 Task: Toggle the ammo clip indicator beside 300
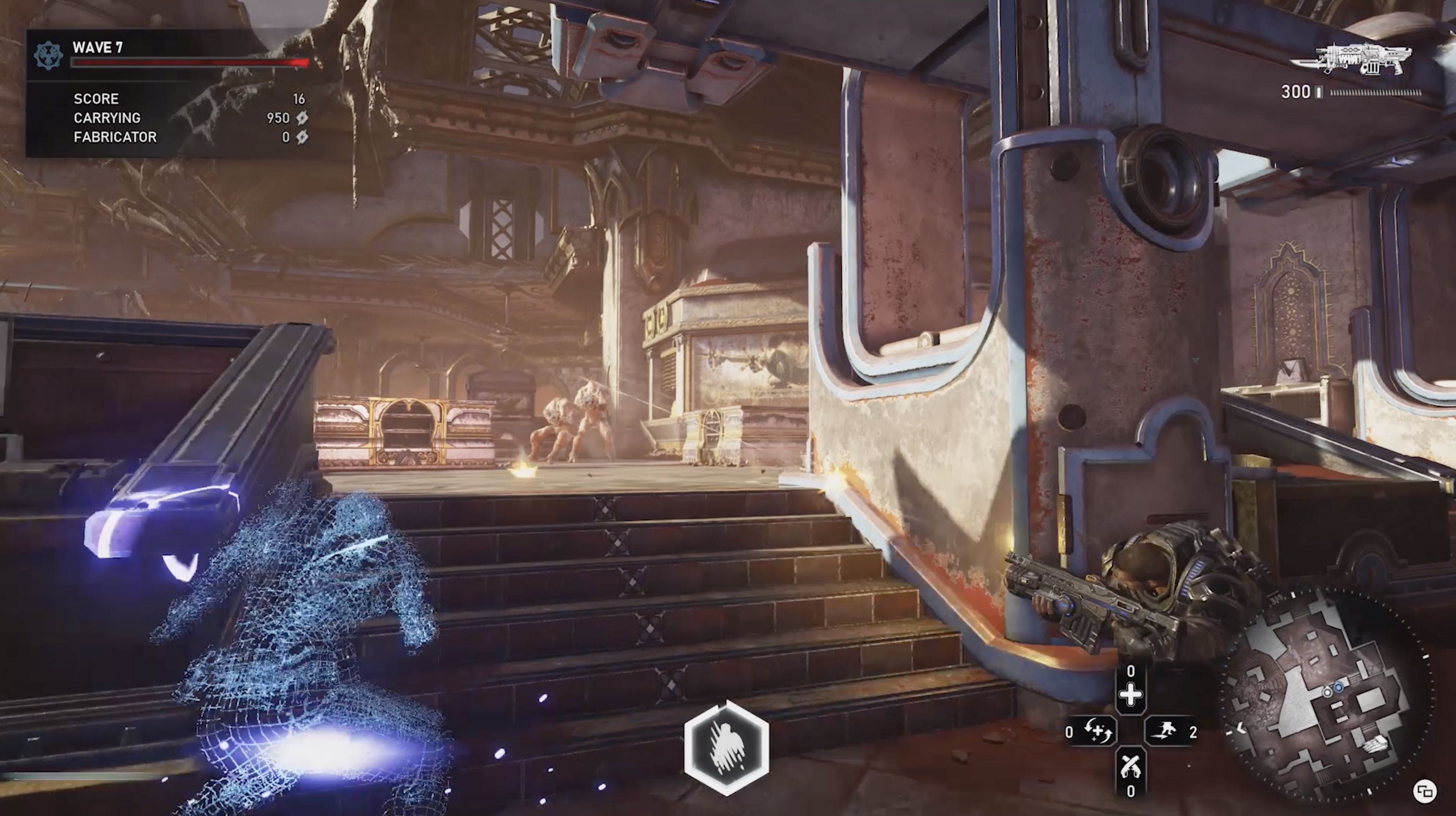click(x=1319, y=92)
